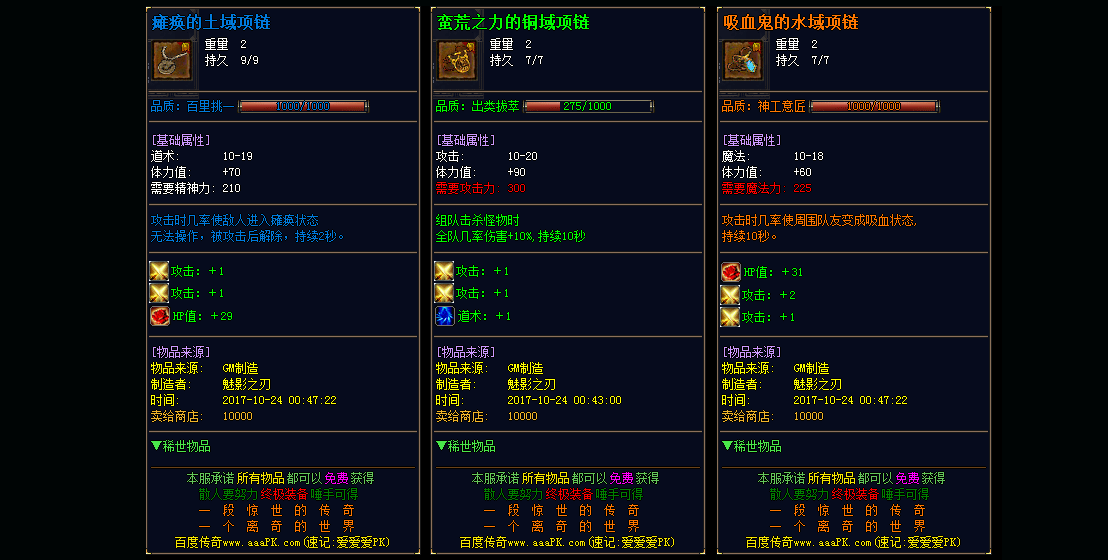
Task: Click the blue 道术 +1 gem icon
Action: (444, 316)
